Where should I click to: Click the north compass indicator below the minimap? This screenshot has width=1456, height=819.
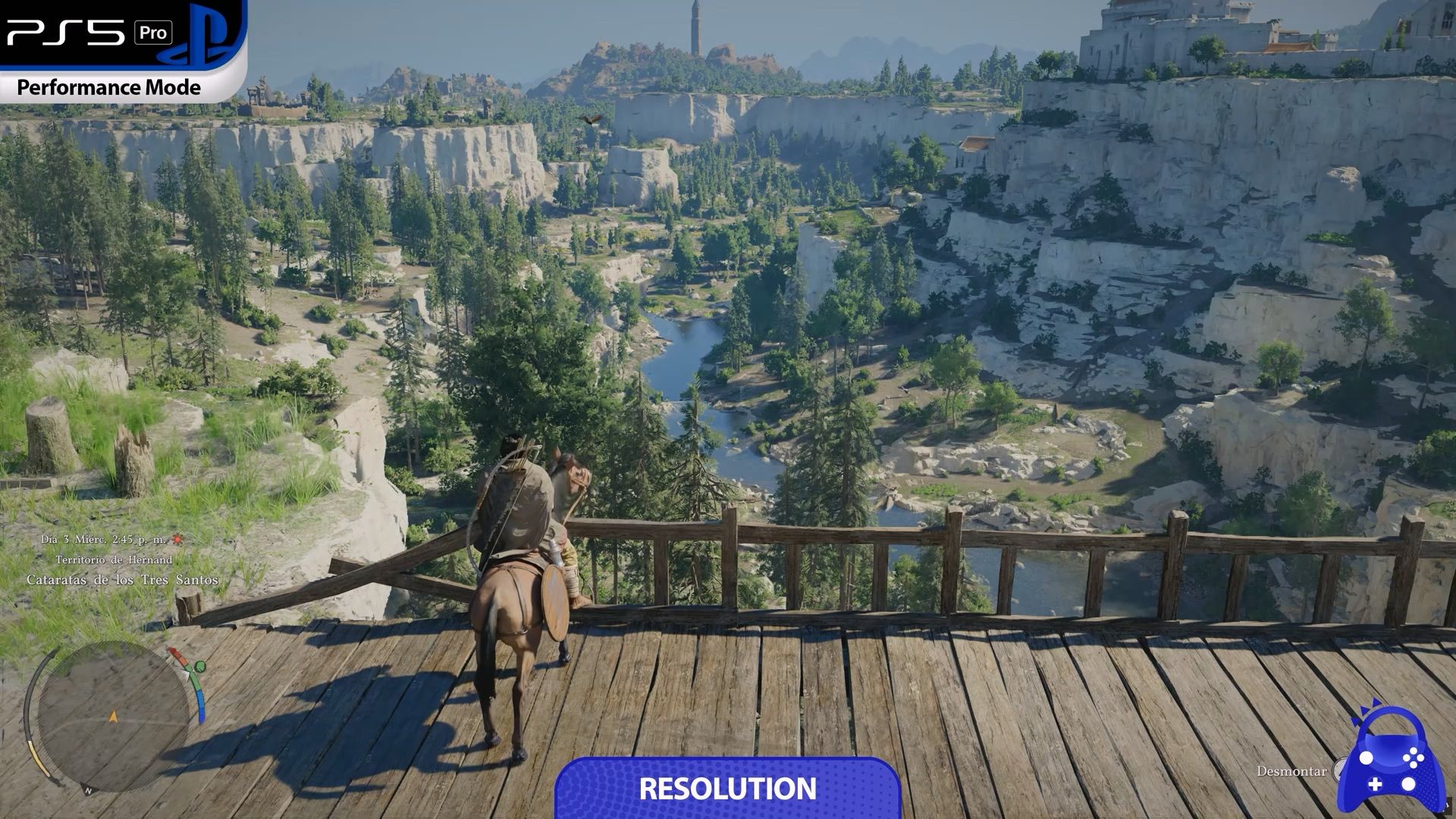pyautogui.click(x=89, y=791)
